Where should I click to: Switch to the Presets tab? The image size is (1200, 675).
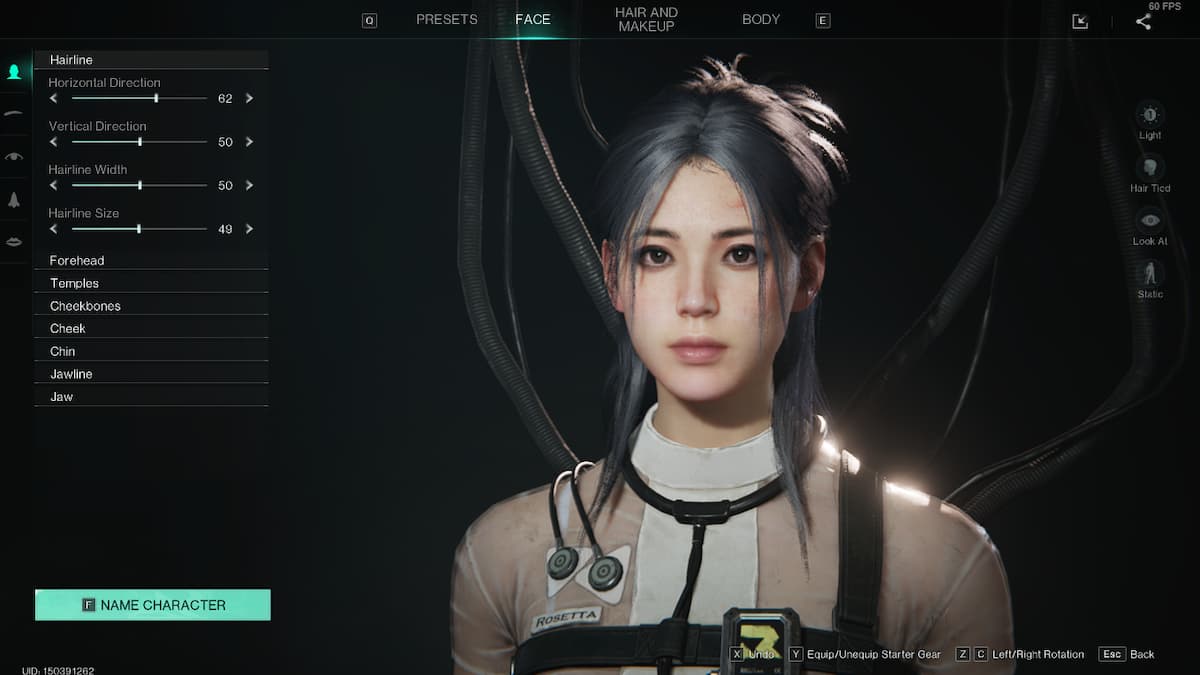click(446, 20)
